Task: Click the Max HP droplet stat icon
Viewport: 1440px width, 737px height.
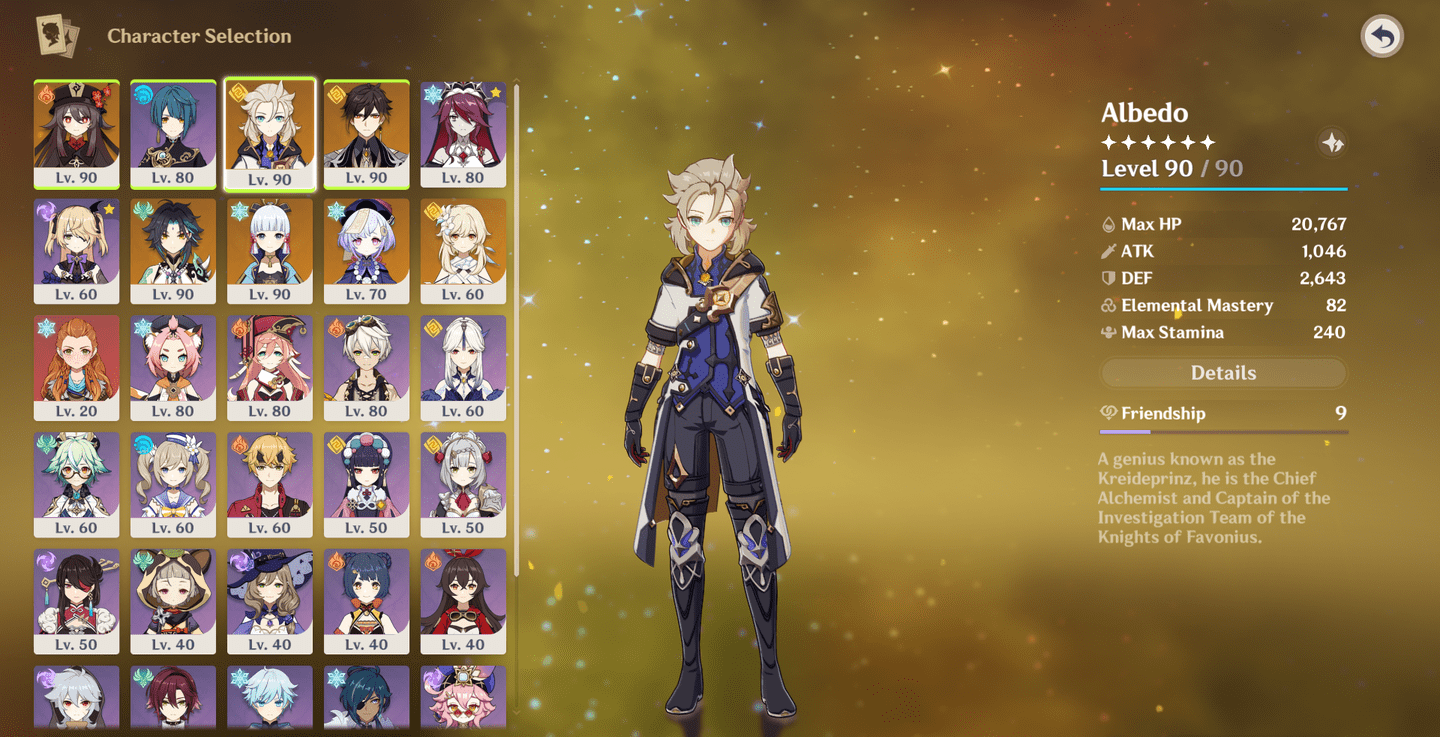Action: click(1110, 224)
